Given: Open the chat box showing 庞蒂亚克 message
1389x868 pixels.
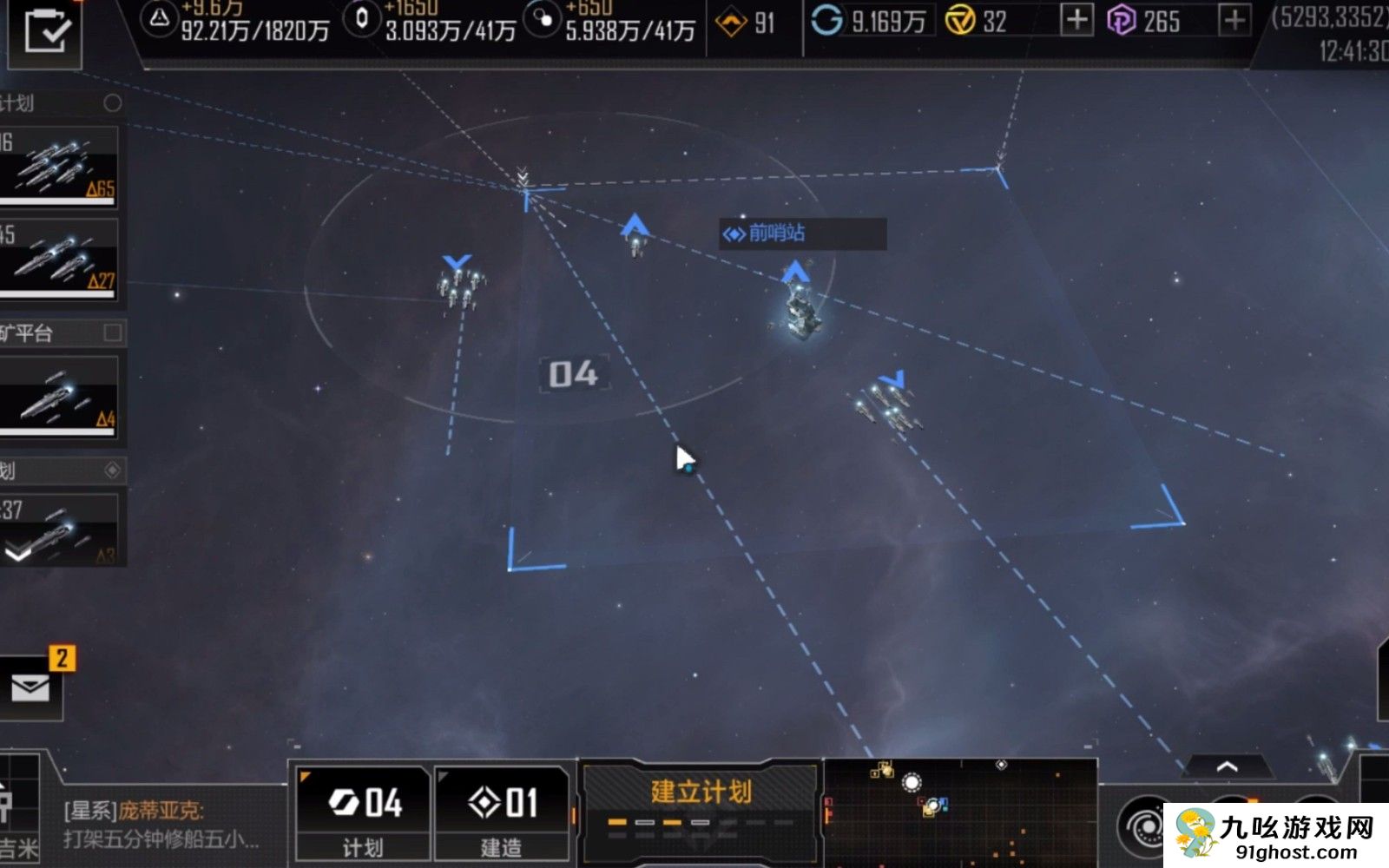Looking at the screenshot, I should pos(161,825).
